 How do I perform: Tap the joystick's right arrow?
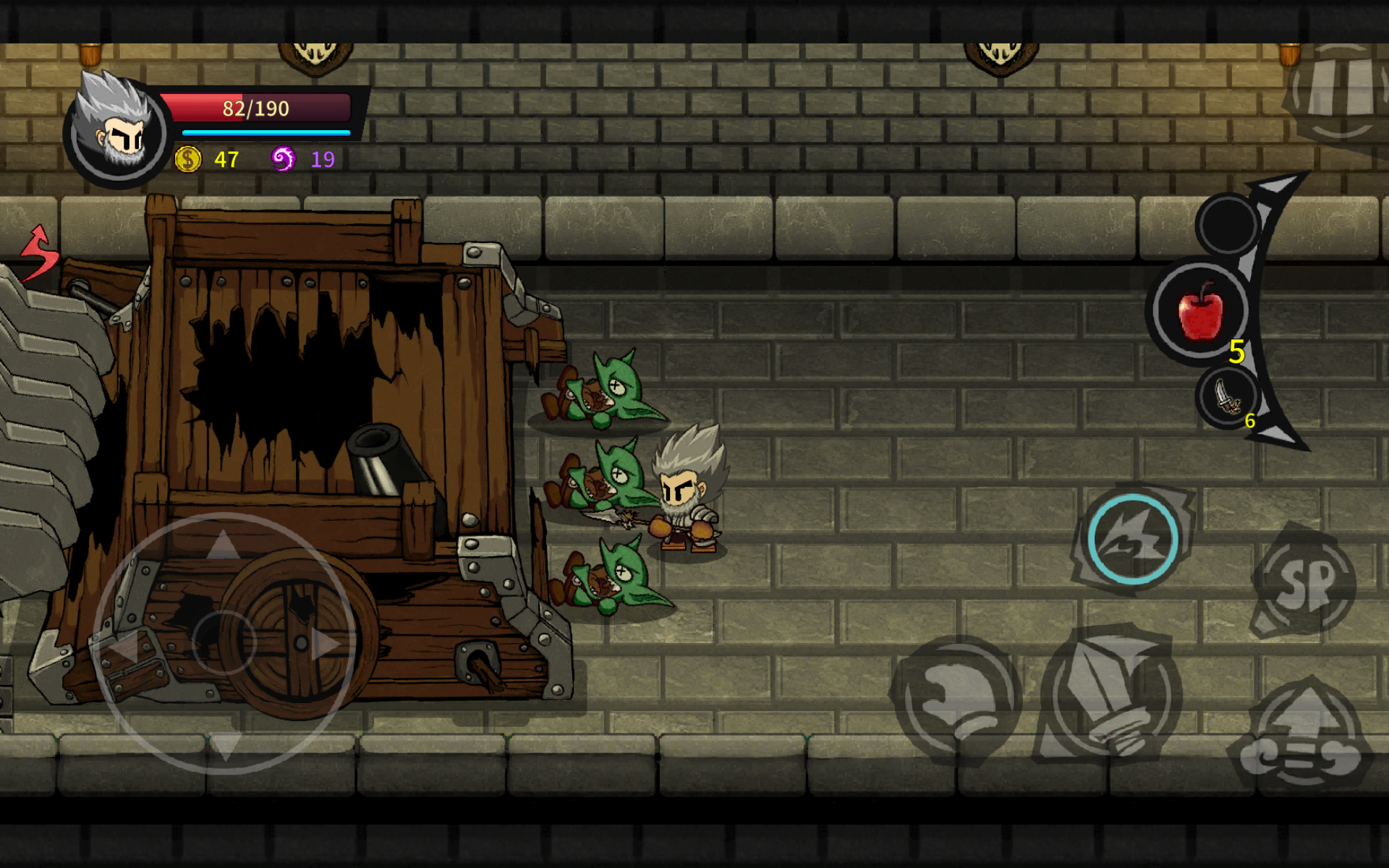[x=326, y=644]
